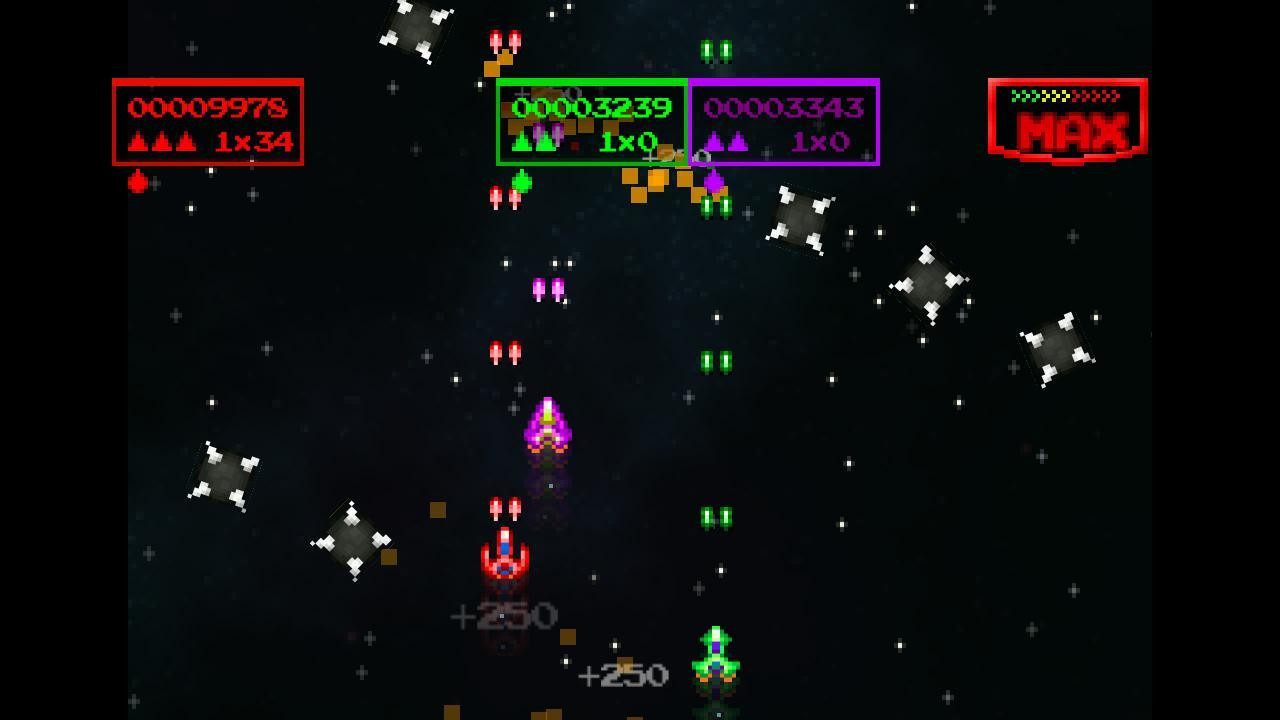Select the red life icon below the red scoreboard

(136, 184)
